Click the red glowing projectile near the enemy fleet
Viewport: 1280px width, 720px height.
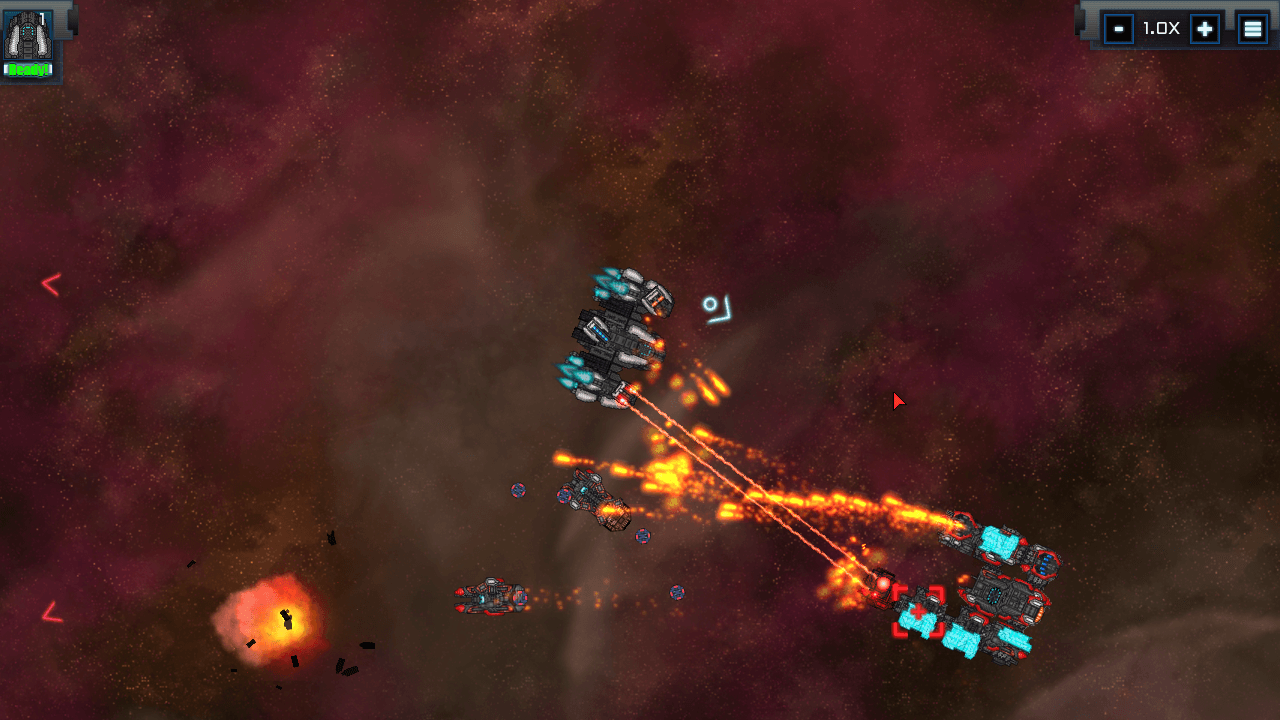[x=883, y=585]
